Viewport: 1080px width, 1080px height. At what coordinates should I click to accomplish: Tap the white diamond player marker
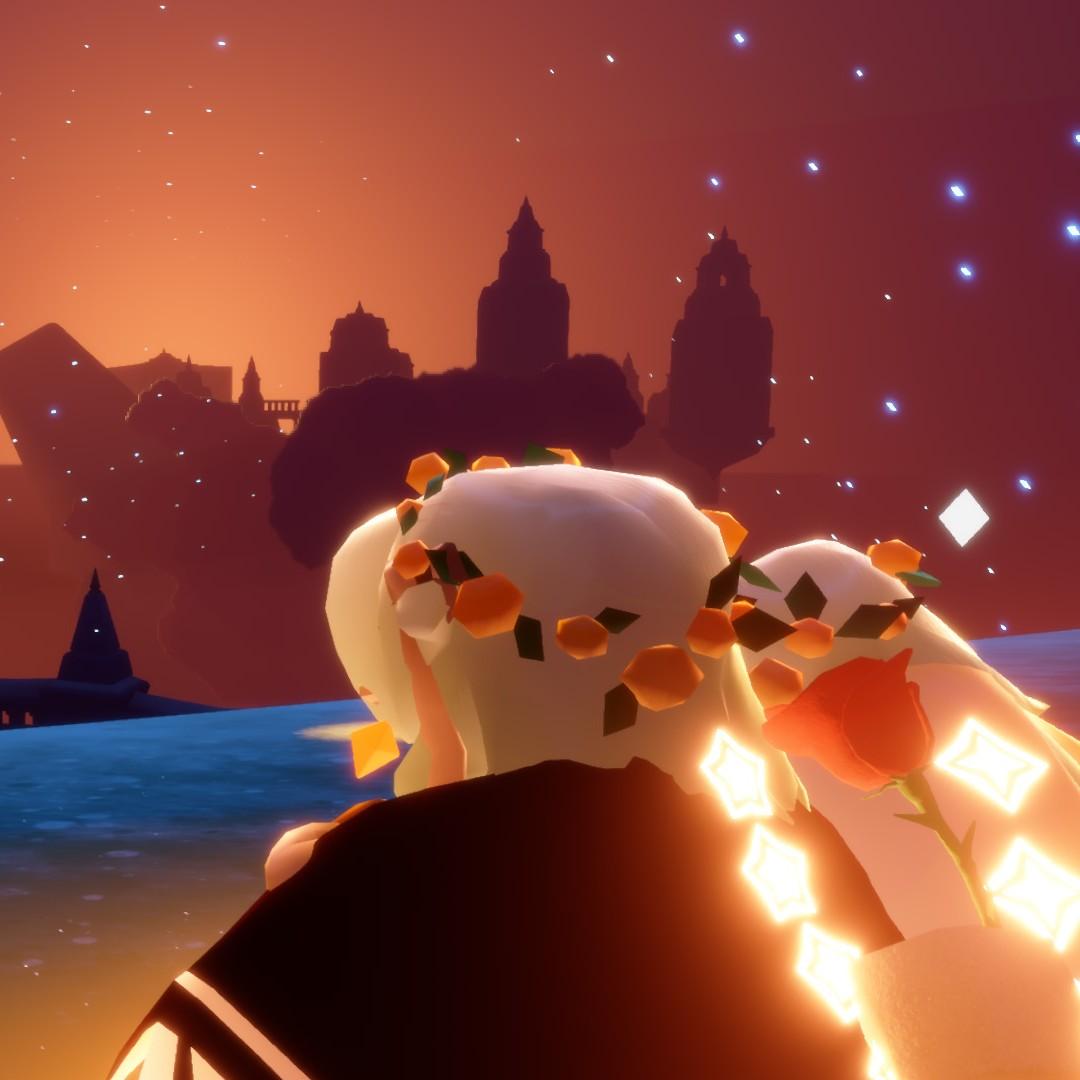(x=963, y=518)
